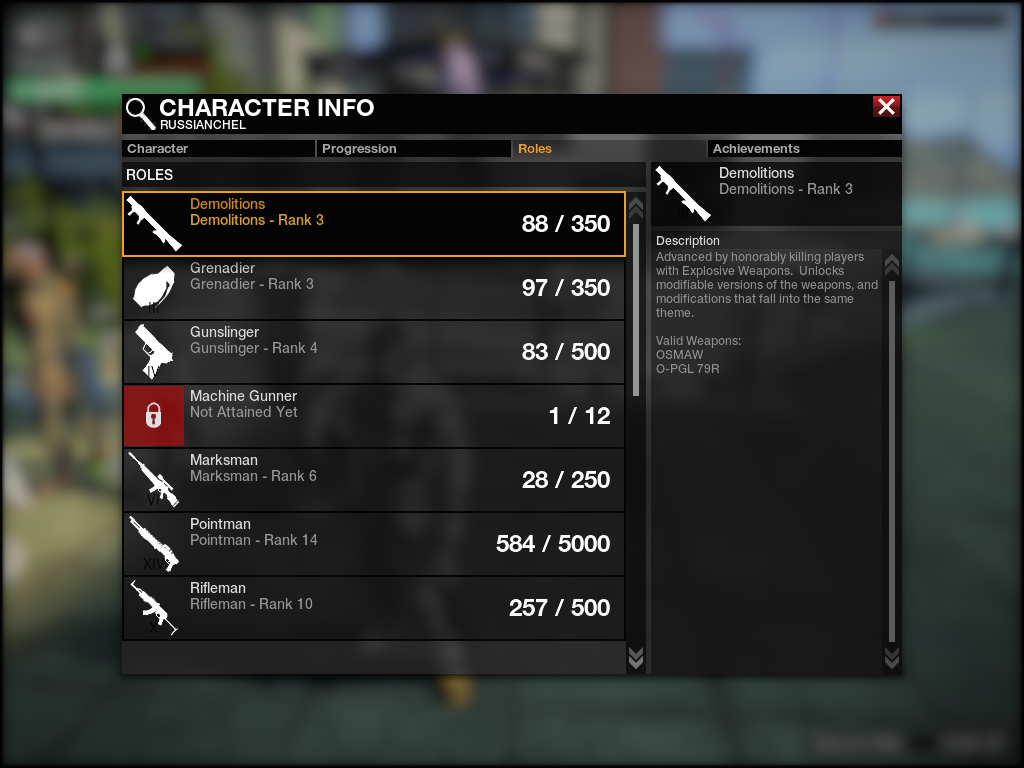Pick the Marksman role row
Screen dimensions: 1024x768
373,480
